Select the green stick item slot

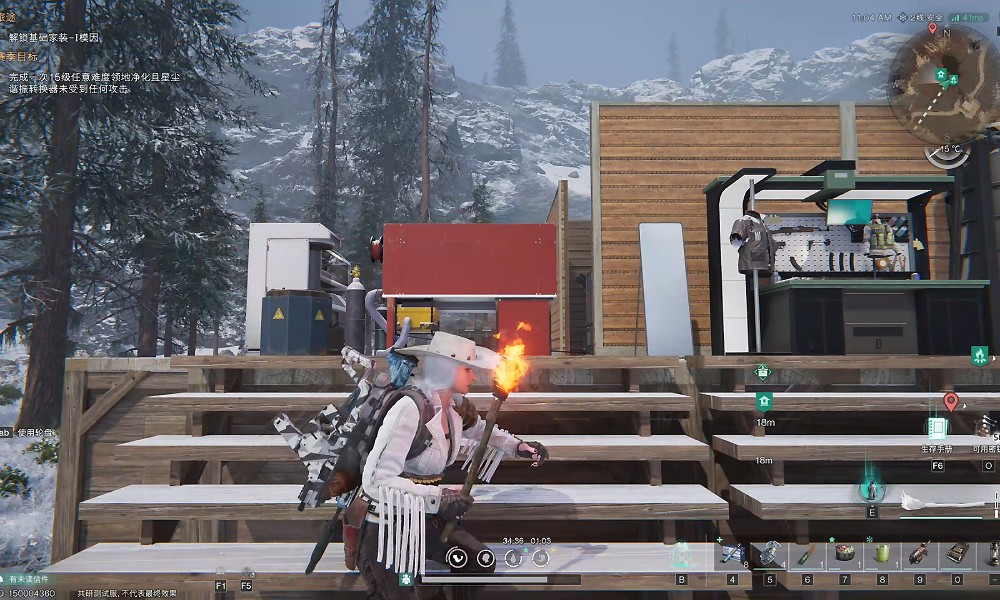[807, 553]
